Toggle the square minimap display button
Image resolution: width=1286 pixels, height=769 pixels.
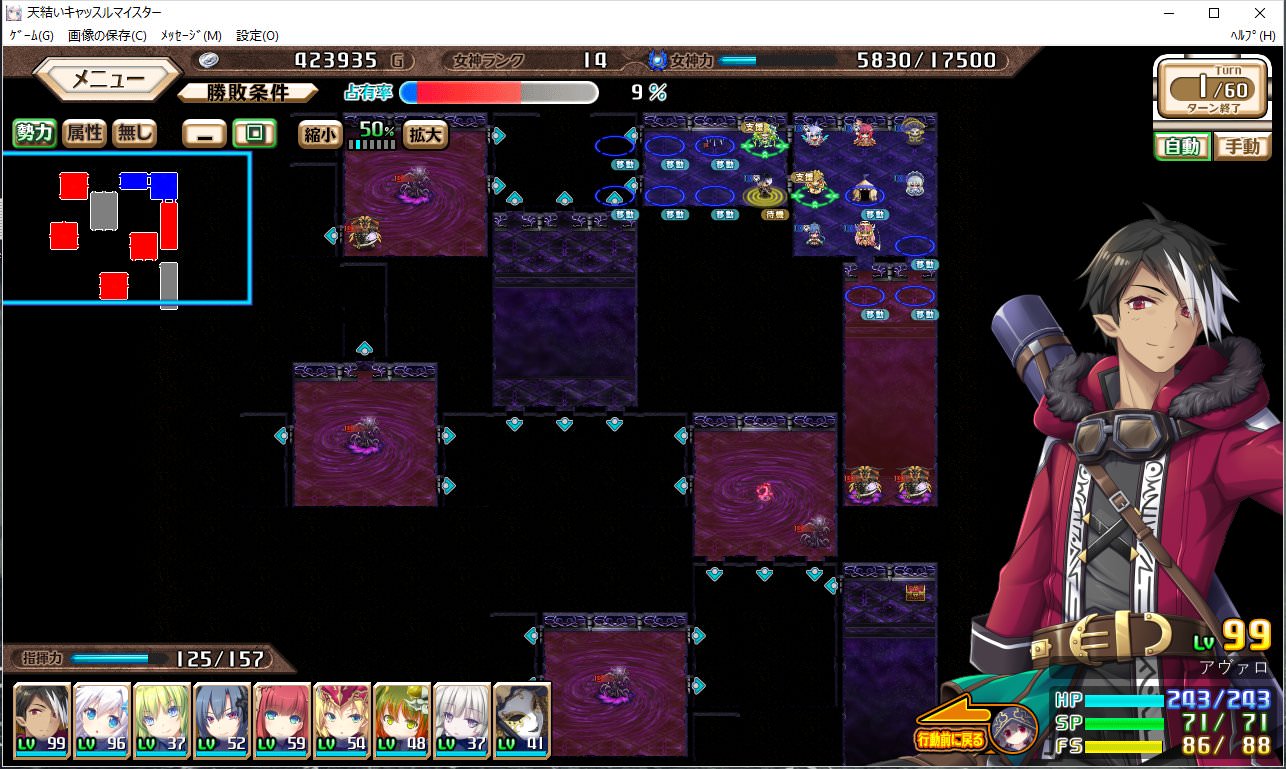[x=254, y=134]
